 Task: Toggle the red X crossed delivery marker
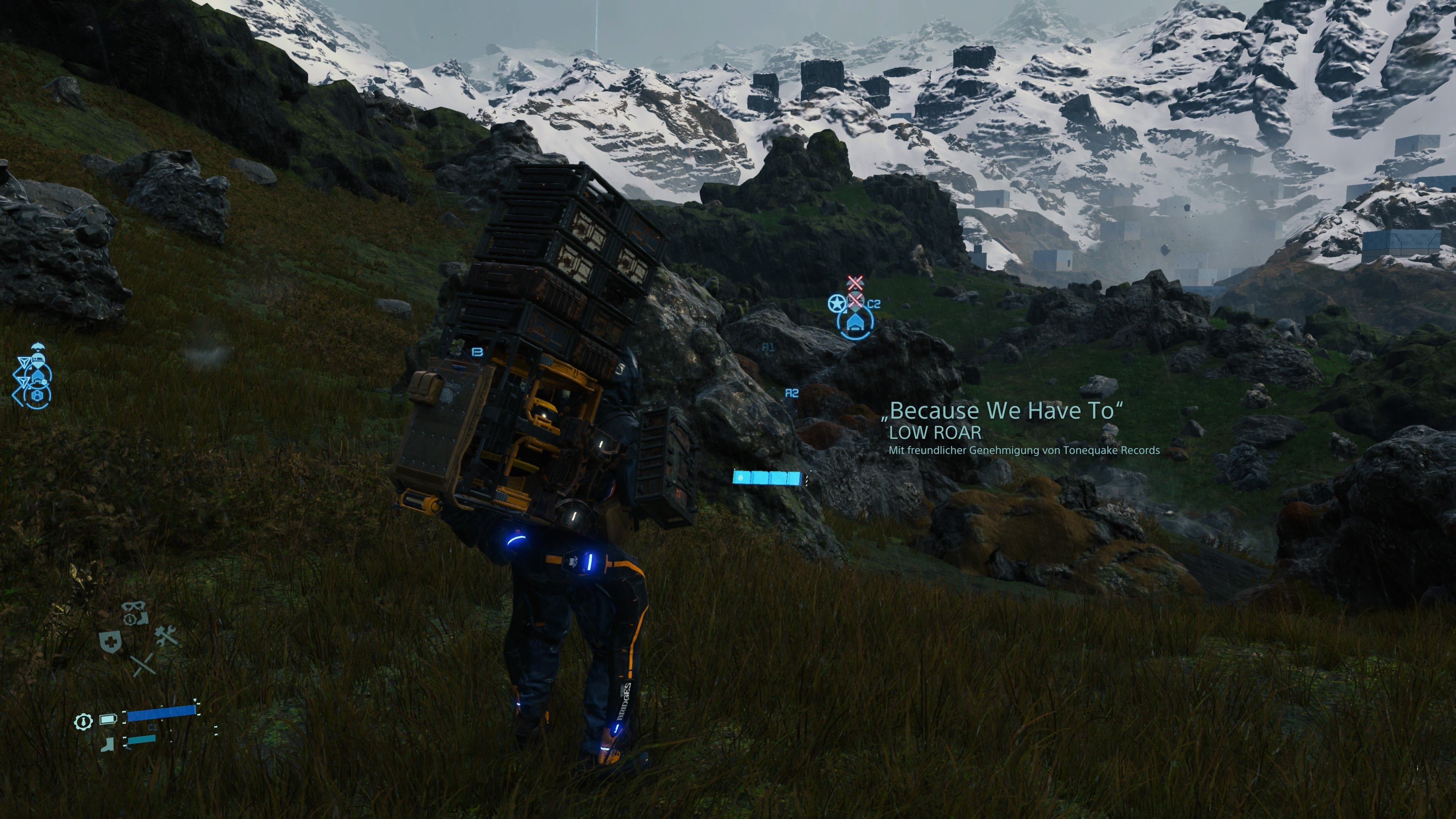pyautogui.click(x=856, y=300)
